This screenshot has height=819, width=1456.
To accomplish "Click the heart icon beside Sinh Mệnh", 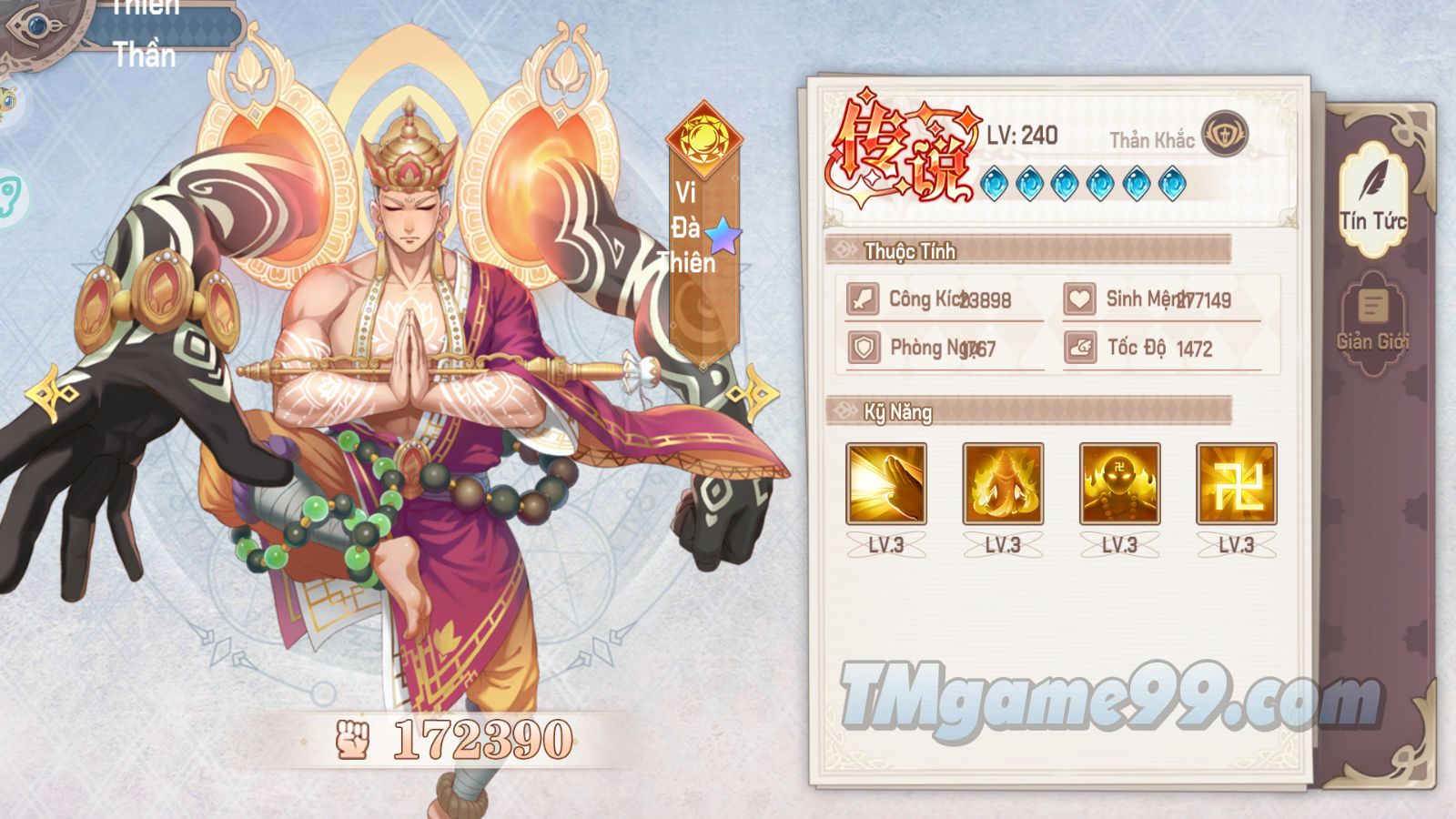I will pyautogui.click(x=1079, y=298).
